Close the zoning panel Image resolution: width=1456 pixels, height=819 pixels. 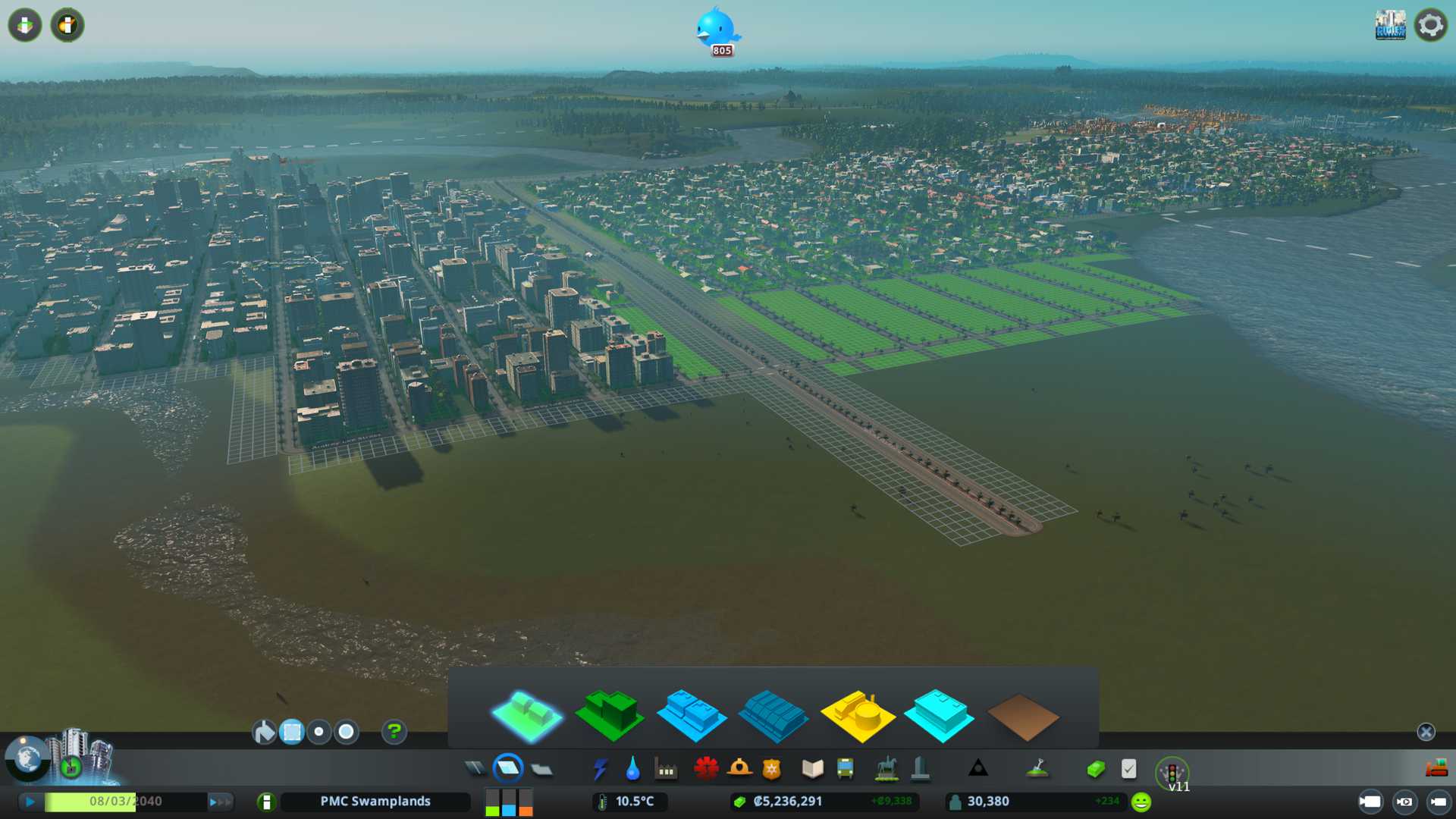(1426, 732)
